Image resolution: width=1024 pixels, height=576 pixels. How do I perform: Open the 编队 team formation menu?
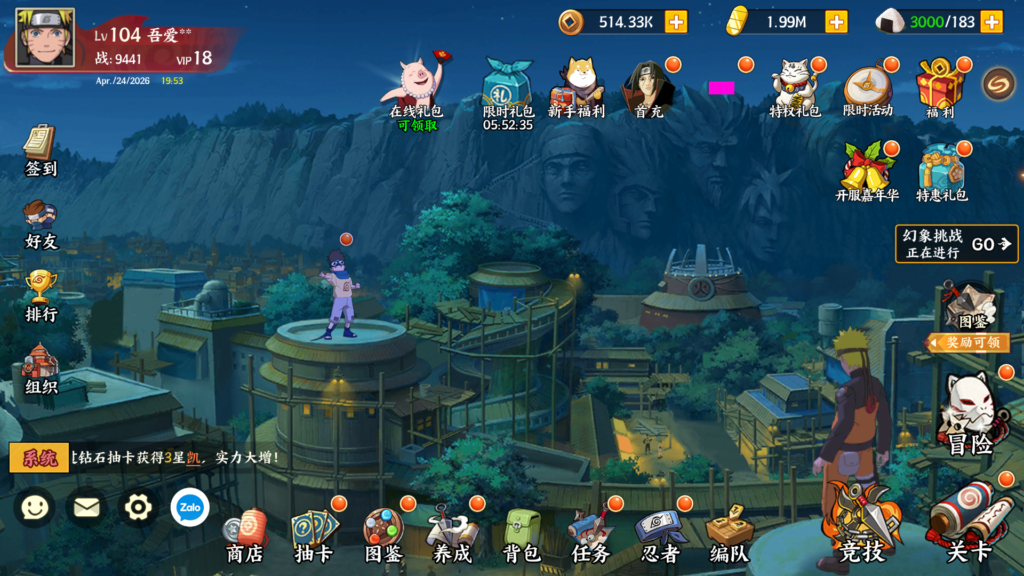point(729,535)
